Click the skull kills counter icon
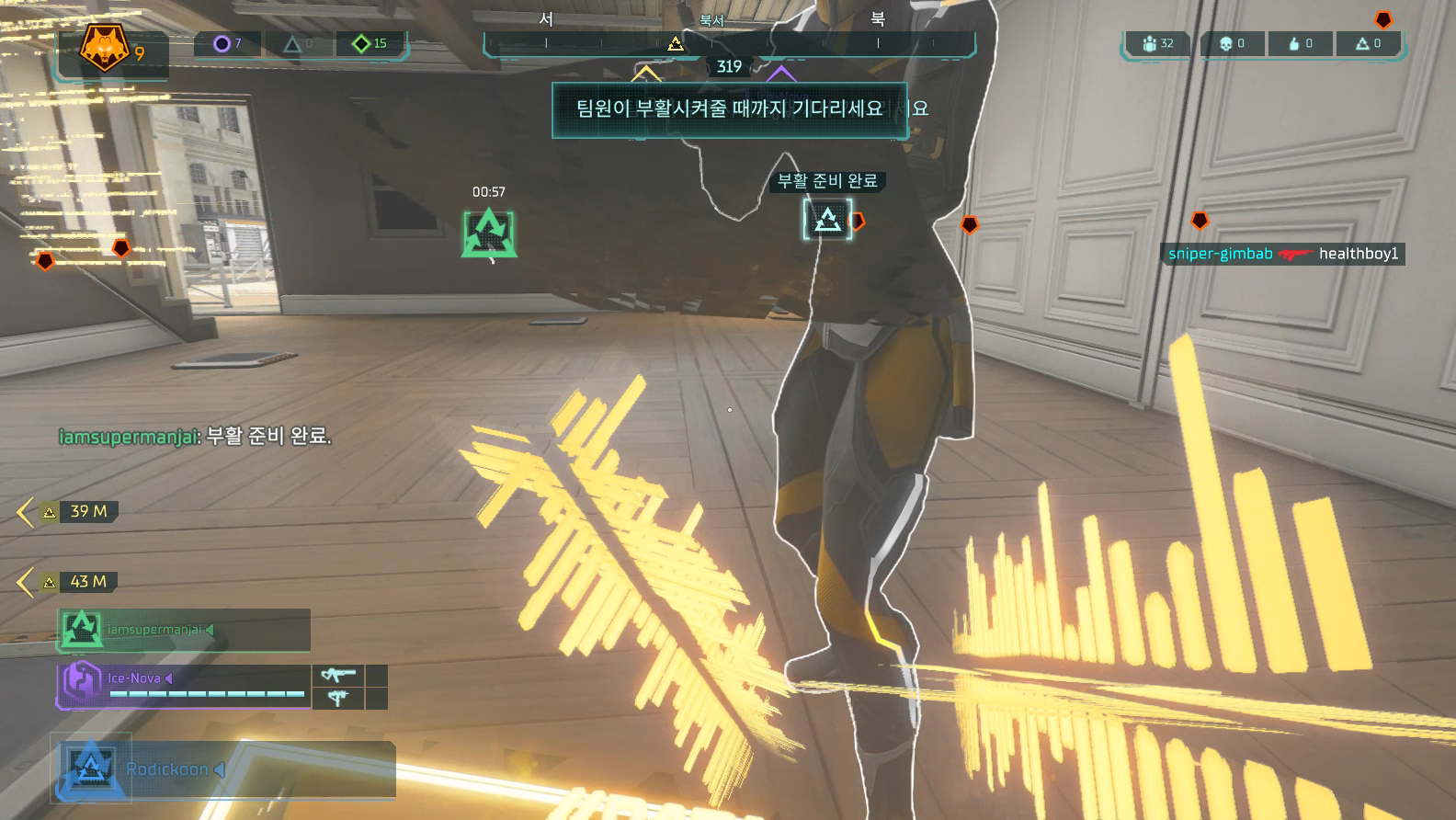 click(x=1225, y=43)
